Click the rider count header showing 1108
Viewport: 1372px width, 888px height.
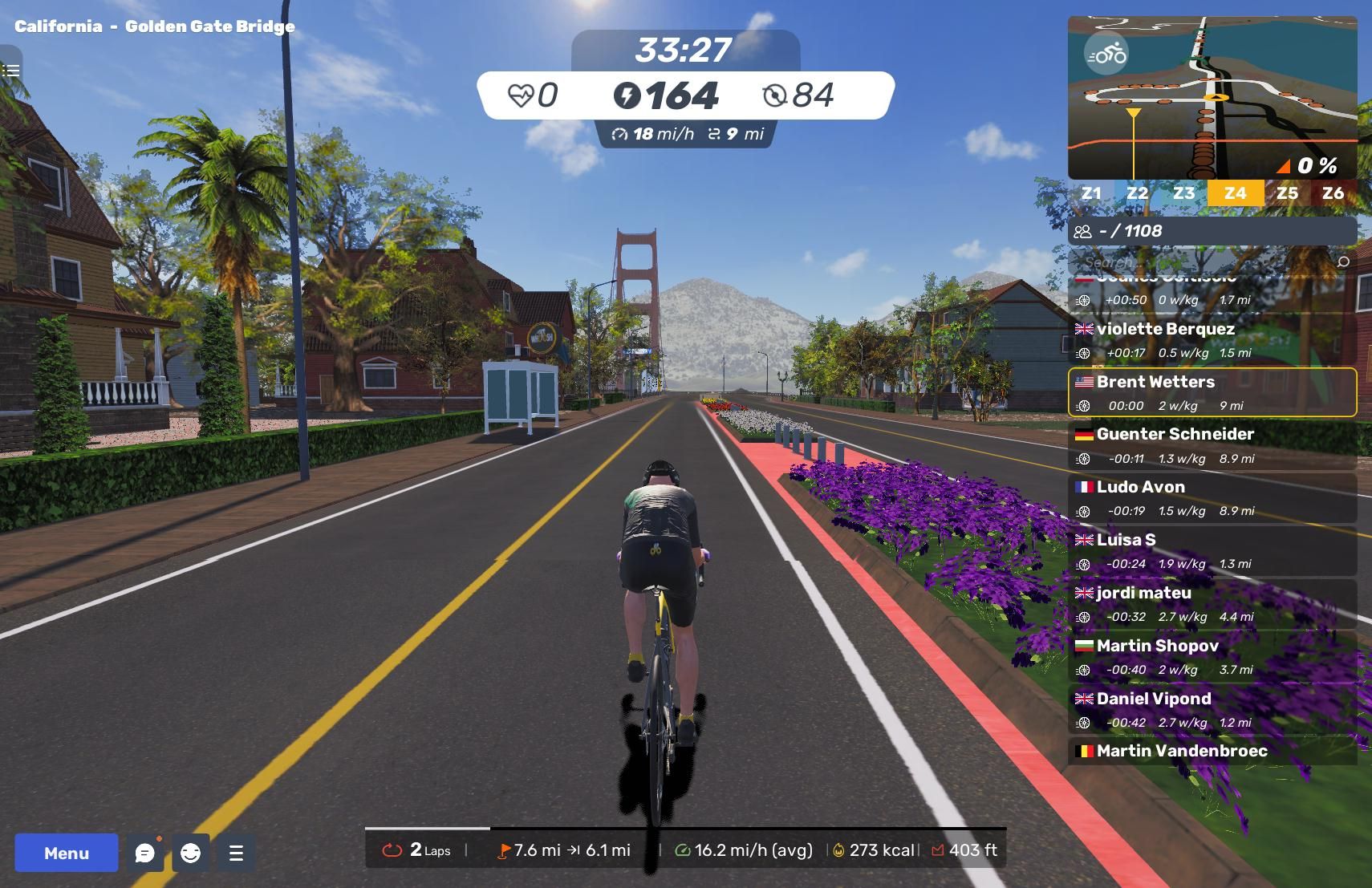click(x=1212, y=231)
